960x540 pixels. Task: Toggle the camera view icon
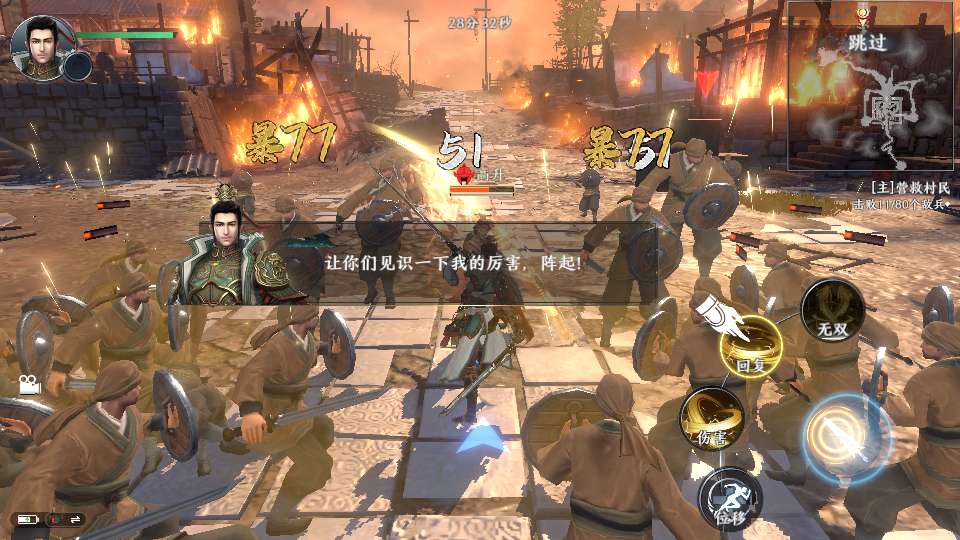point(28,385)
